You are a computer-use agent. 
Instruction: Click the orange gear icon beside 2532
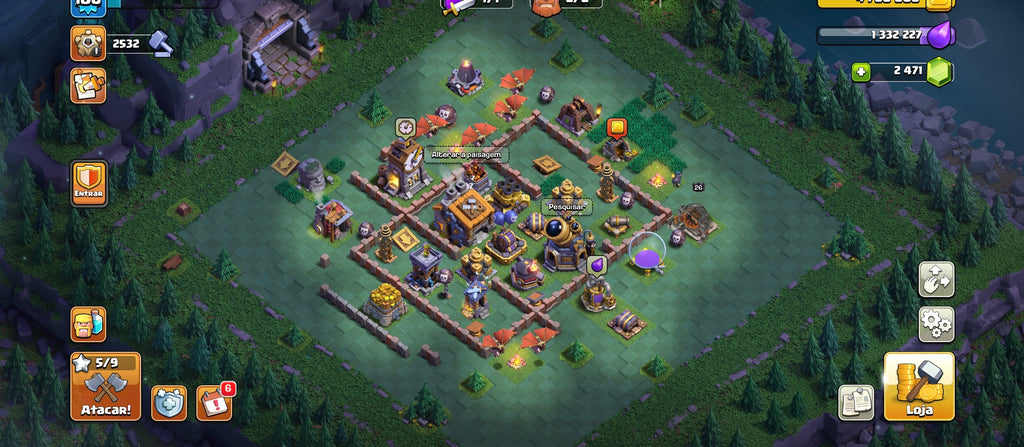pyautogui.click(x=88, y=43)
